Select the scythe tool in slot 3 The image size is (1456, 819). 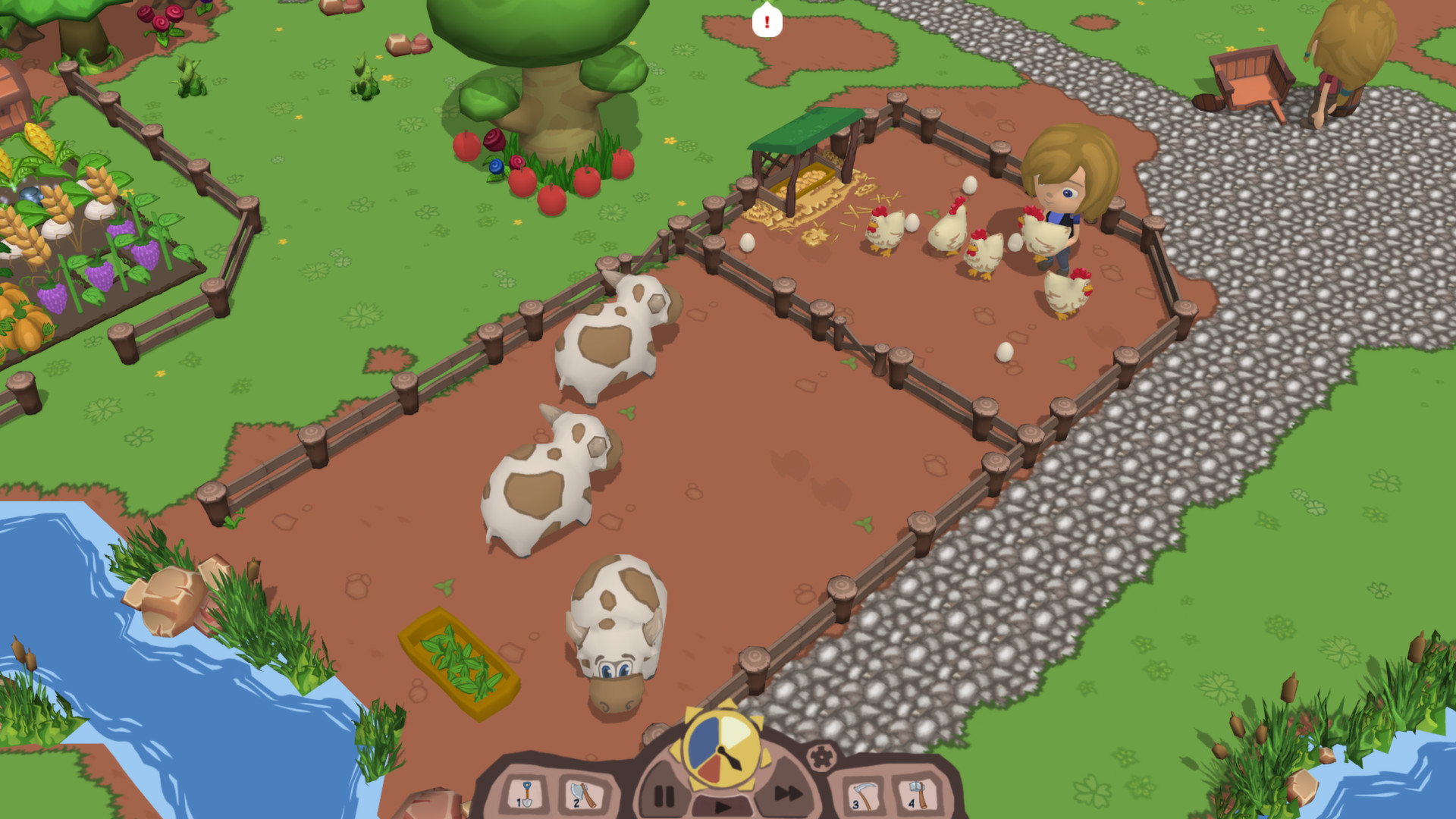pos(864,796)
